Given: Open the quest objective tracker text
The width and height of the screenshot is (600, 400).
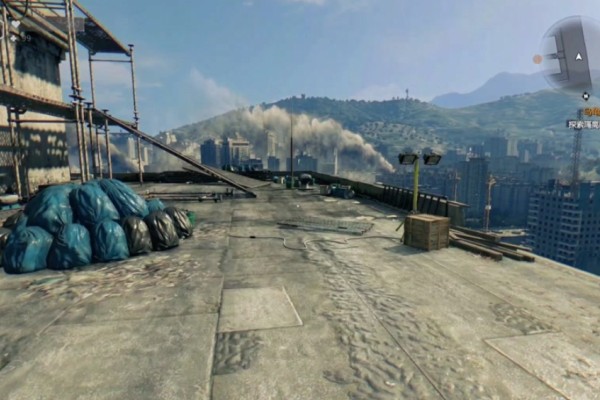Looking at the screenshot, I should coord(583,124).
